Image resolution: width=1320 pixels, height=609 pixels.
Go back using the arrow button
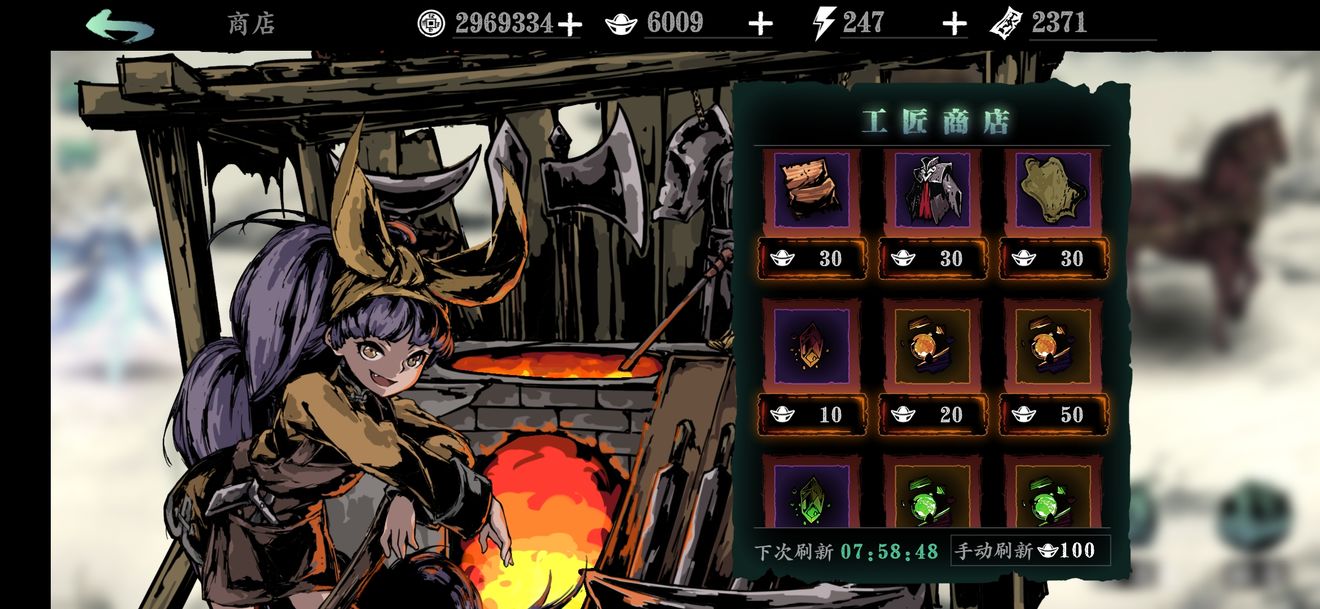click(x=120, y=25)
